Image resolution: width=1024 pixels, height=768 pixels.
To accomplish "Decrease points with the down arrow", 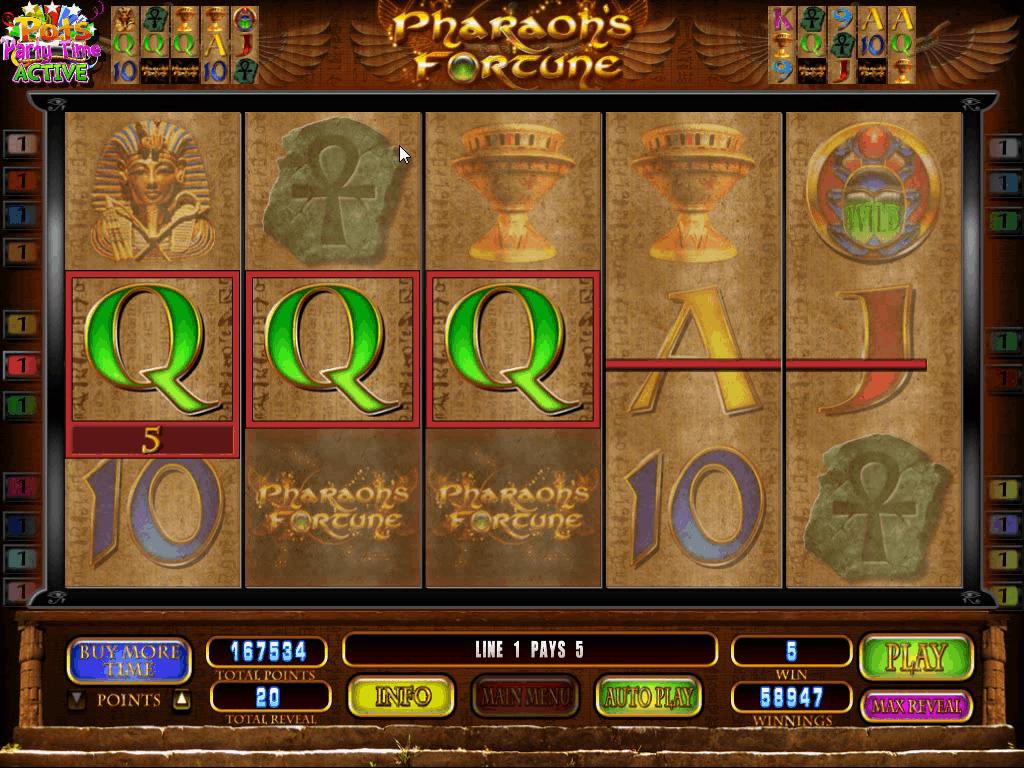I will pos(77,700).
